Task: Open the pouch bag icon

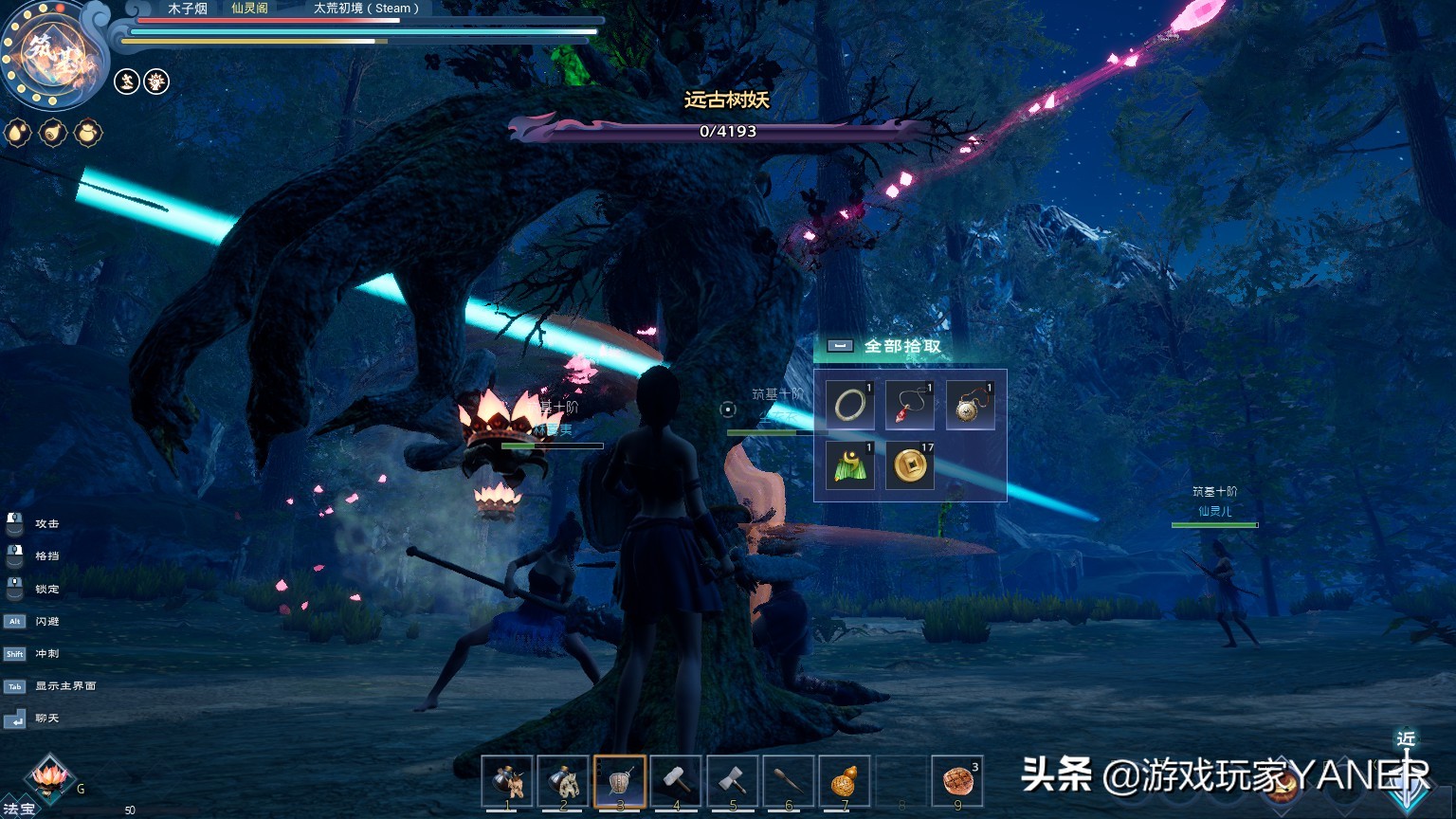Action: click(x=88, y=133)
